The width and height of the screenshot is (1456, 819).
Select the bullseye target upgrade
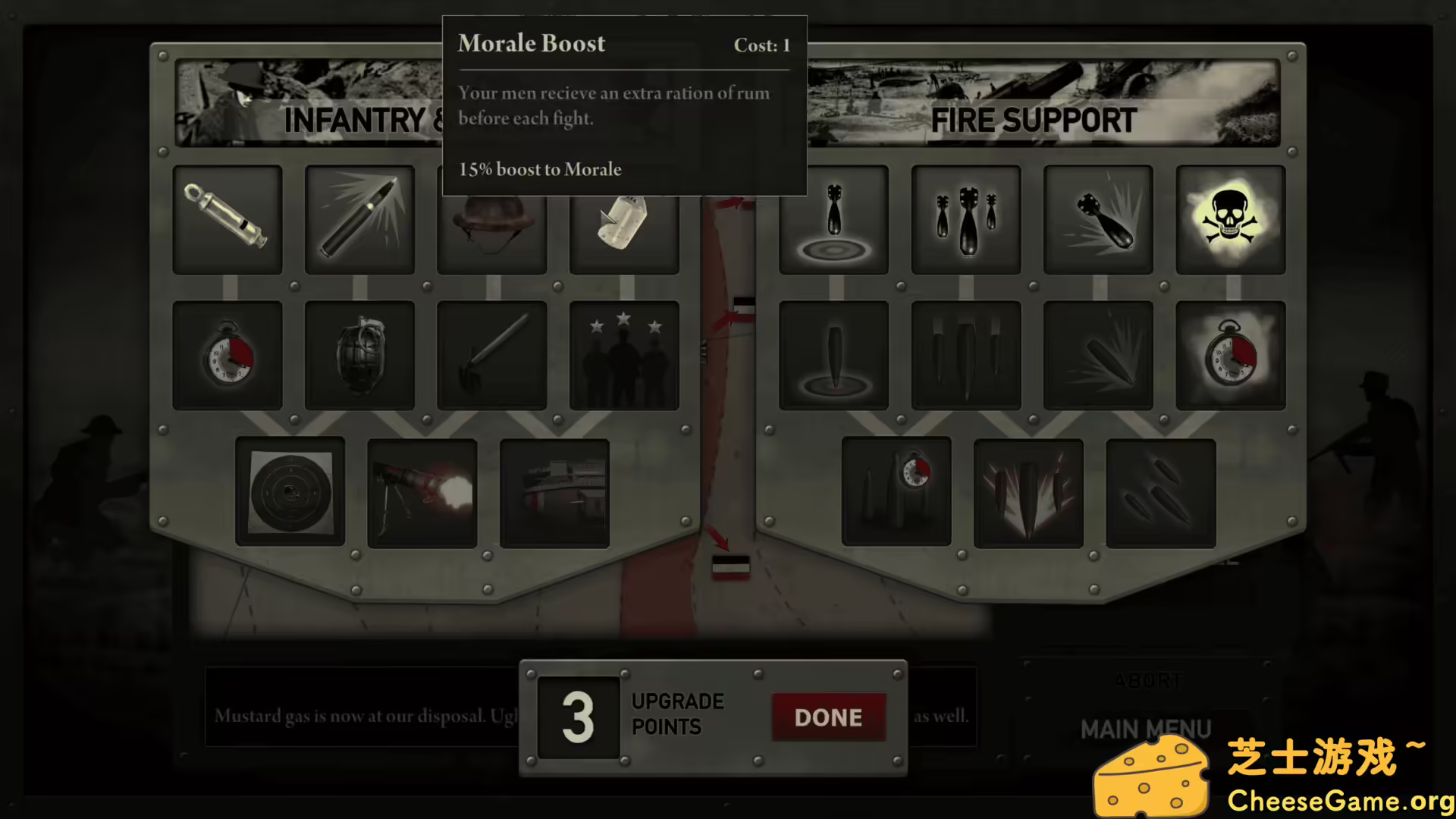click(290, 492)
